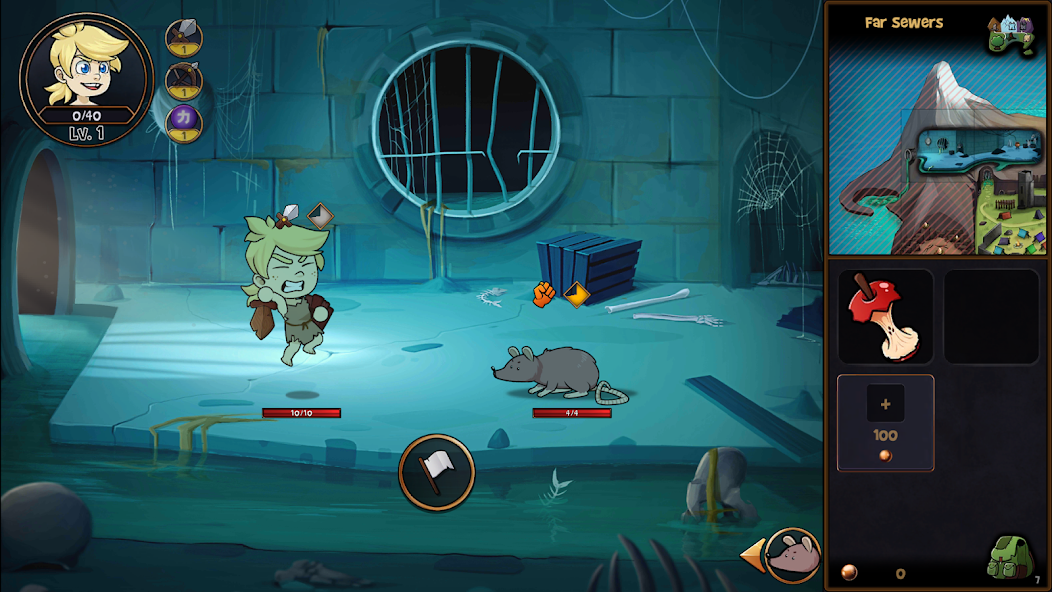
Task: Select the spear weapon skill icon
Action: pos(184,38)
